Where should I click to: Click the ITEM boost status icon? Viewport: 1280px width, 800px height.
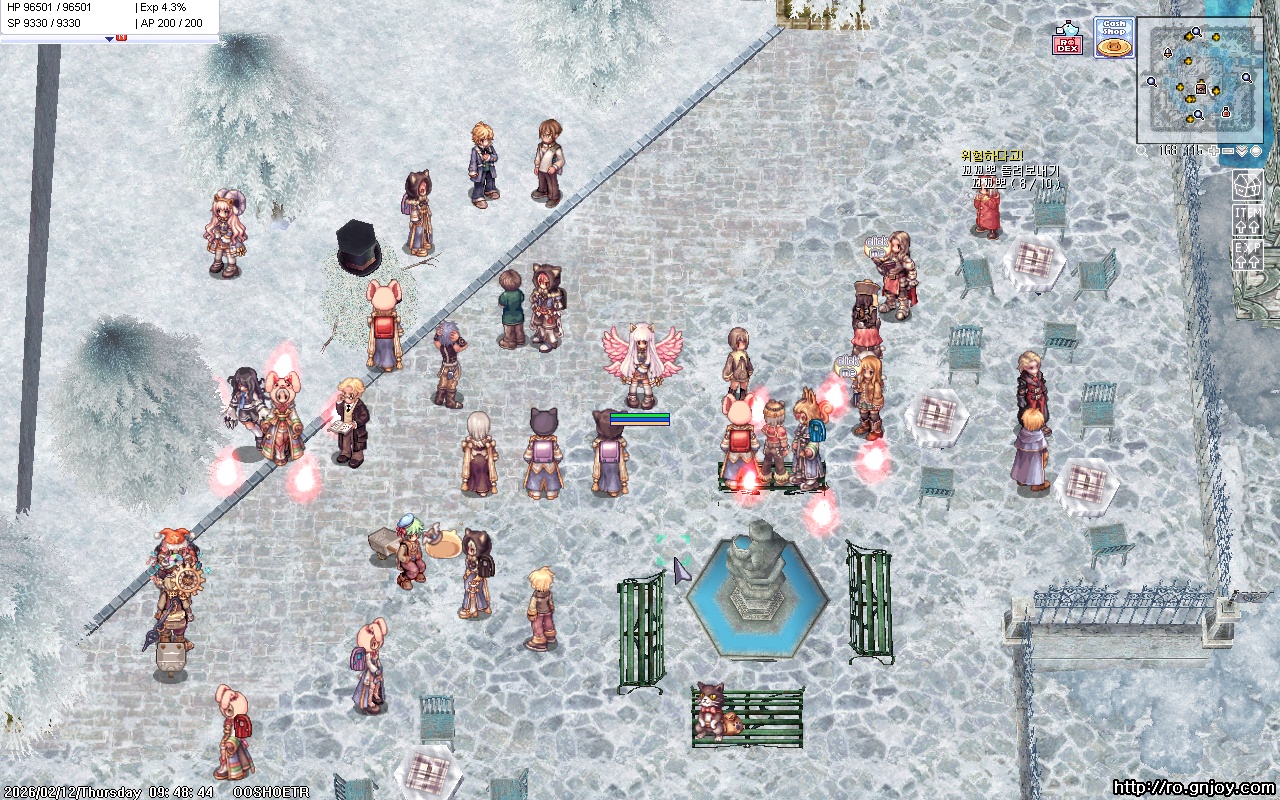(x=1248, y=220)
